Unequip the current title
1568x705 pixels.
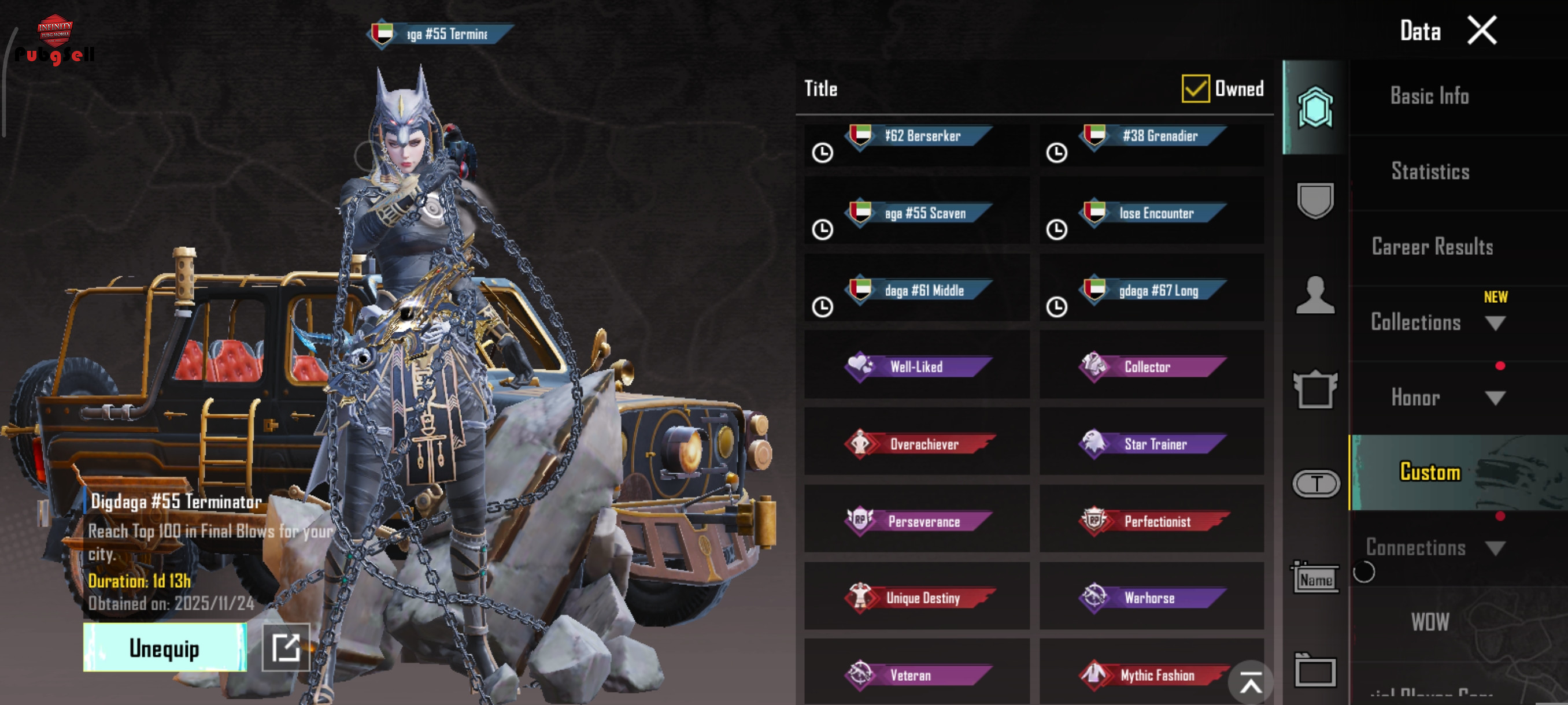tap(164, 648)
